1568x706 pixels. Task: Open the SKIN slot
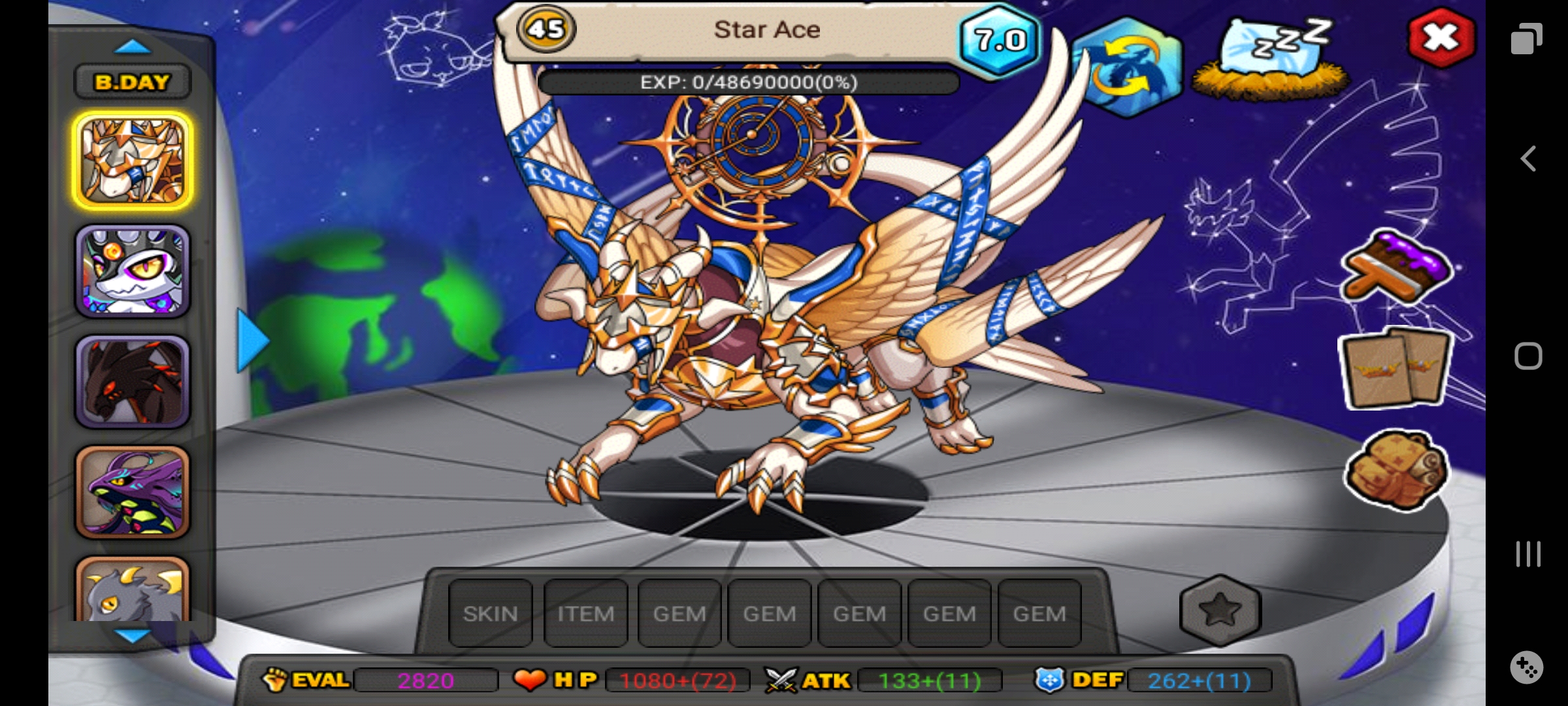tap(490, 613)
